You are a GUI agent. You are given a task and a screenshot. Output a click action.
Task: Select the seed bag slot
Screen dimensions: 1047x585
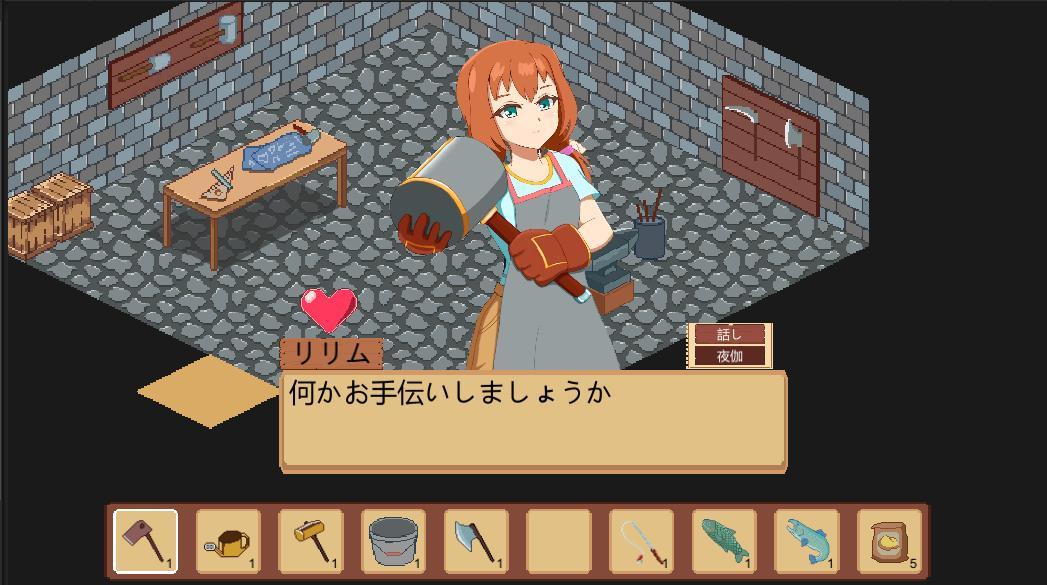point(889,541)
